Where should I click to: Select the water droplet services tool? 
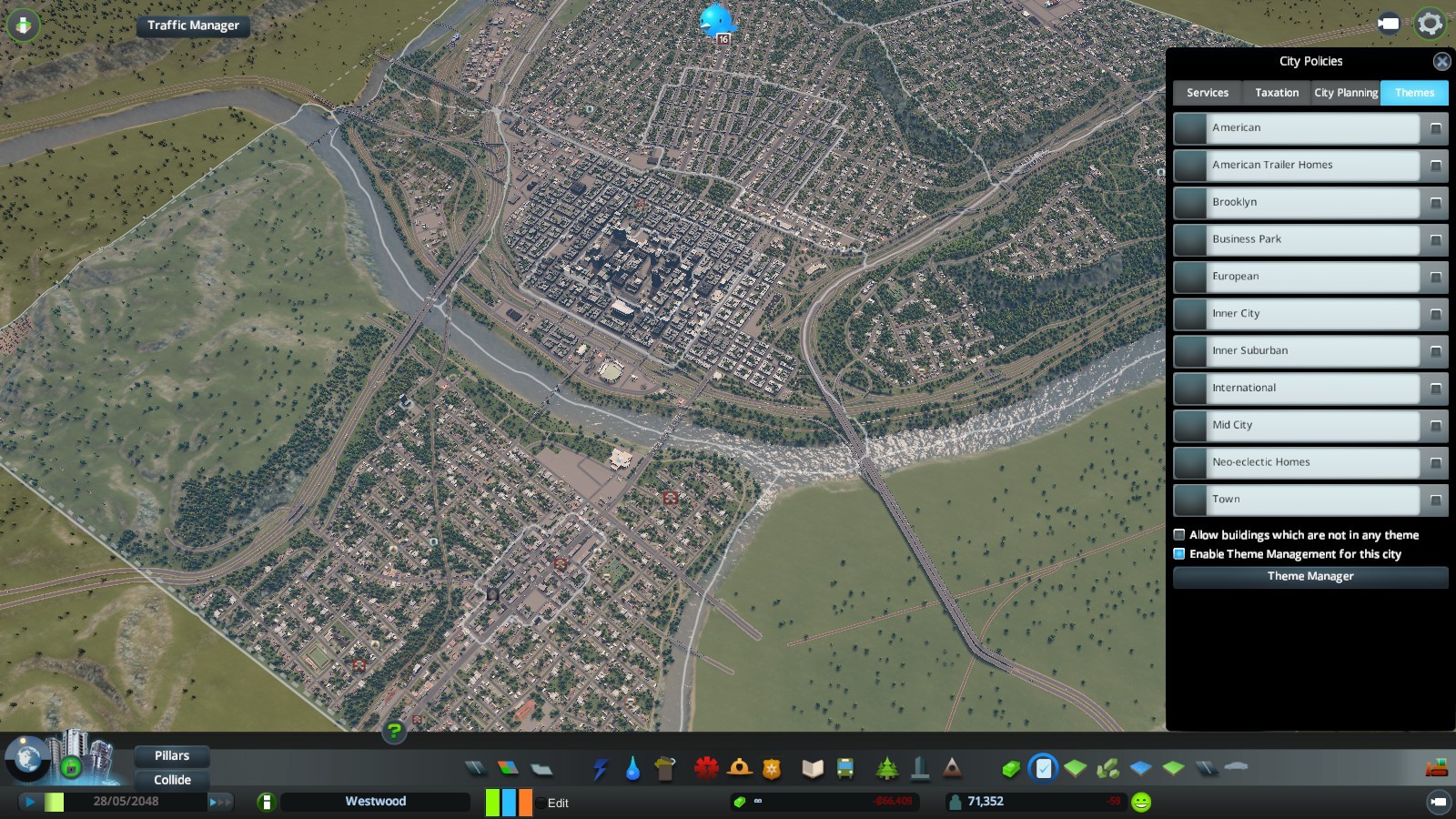pyautogui.click(x=632, y=769)
